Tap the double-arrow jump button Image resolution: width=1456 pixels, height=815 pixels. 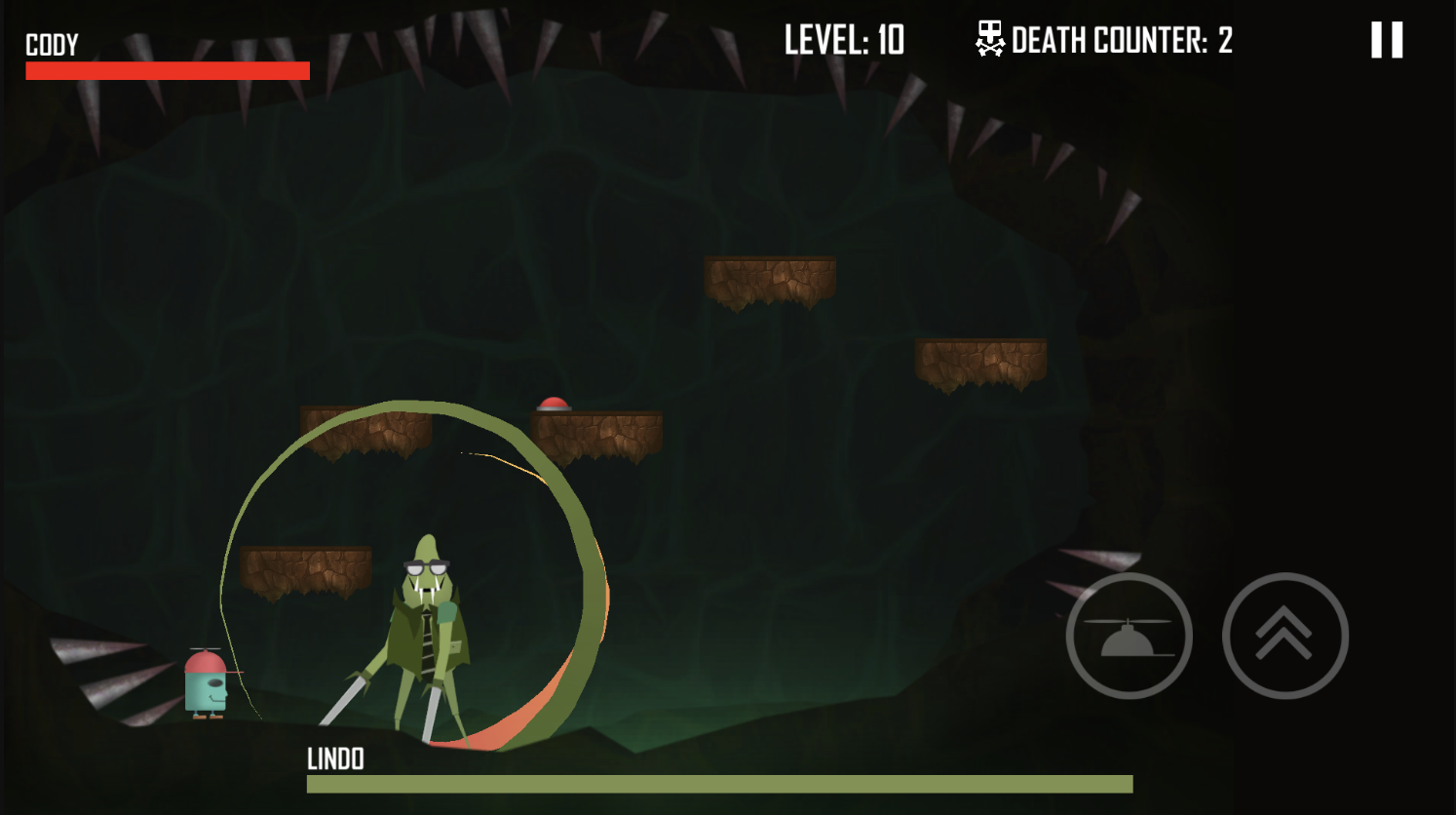[x=1284, y=636]
